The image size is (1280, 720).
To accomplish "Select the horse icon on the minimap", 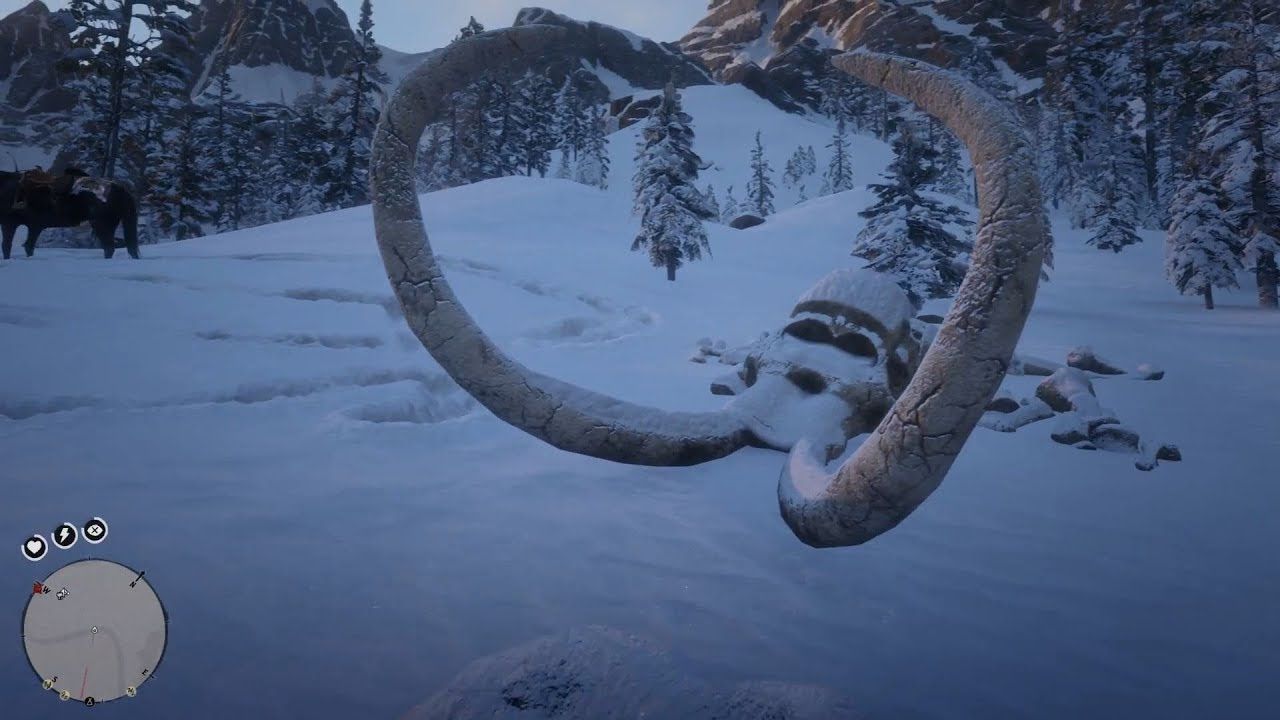I will [x=62, y=593].
